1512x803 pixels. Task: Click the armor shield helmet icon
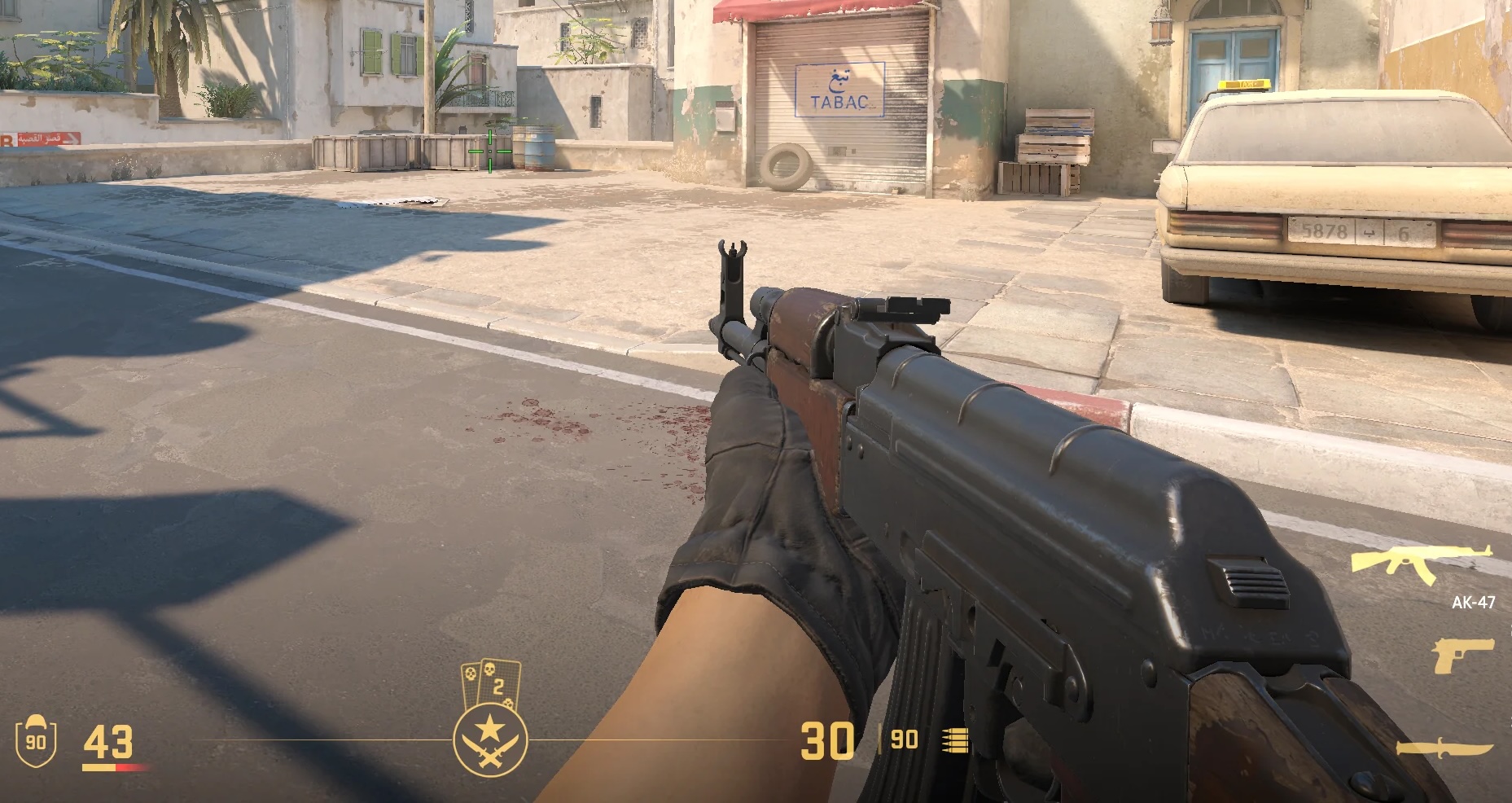[x=36, y=740]
